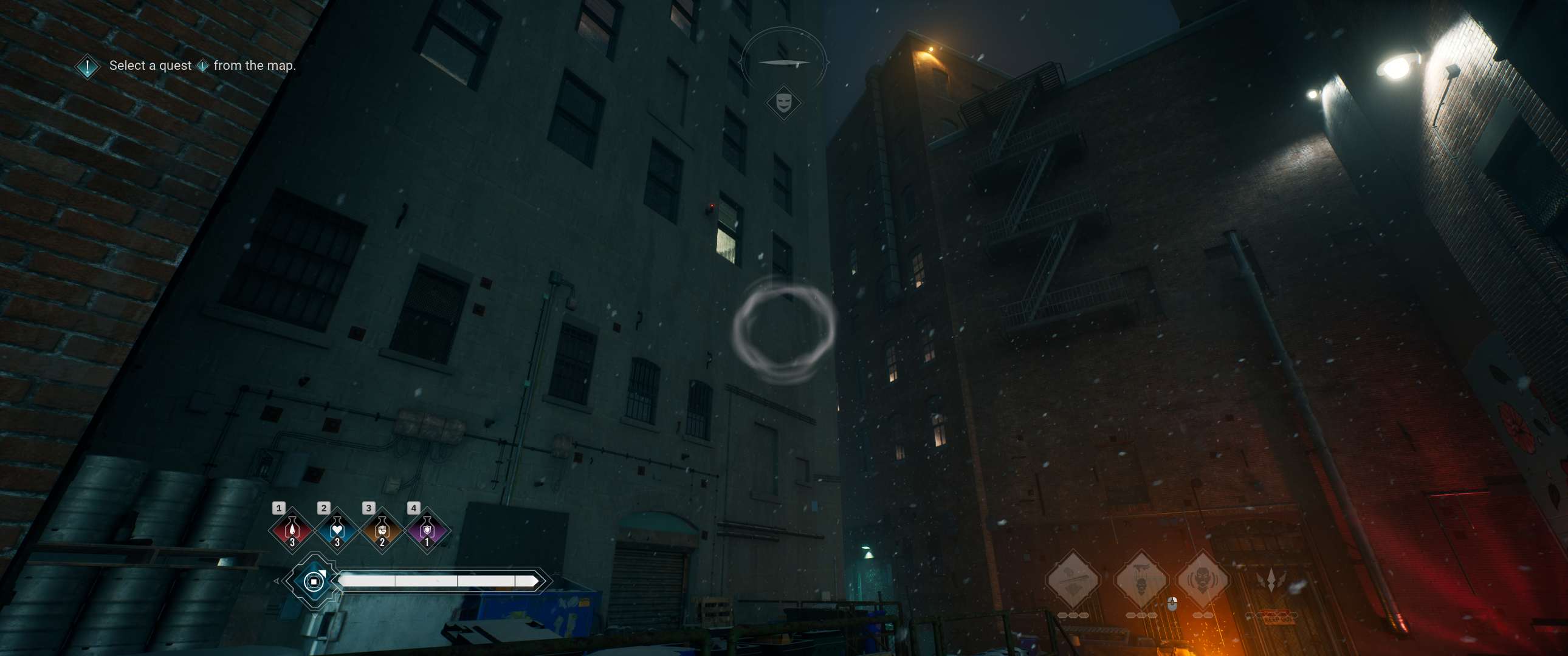Click the small diamond quest marker inside the hint text
1568x656 pixels.
point(204,66)
